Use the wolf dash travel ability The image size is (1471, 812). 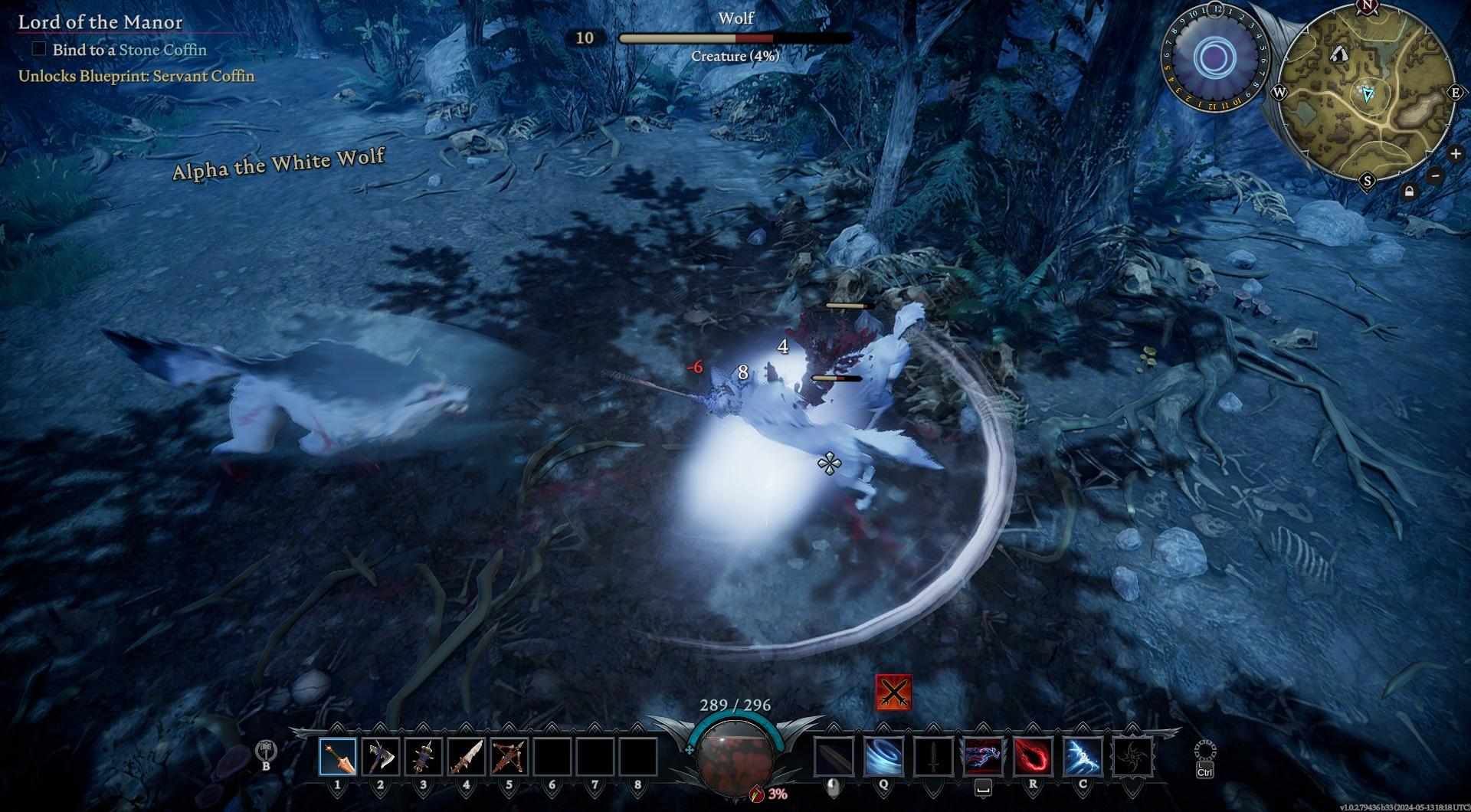tap(983, 757)
